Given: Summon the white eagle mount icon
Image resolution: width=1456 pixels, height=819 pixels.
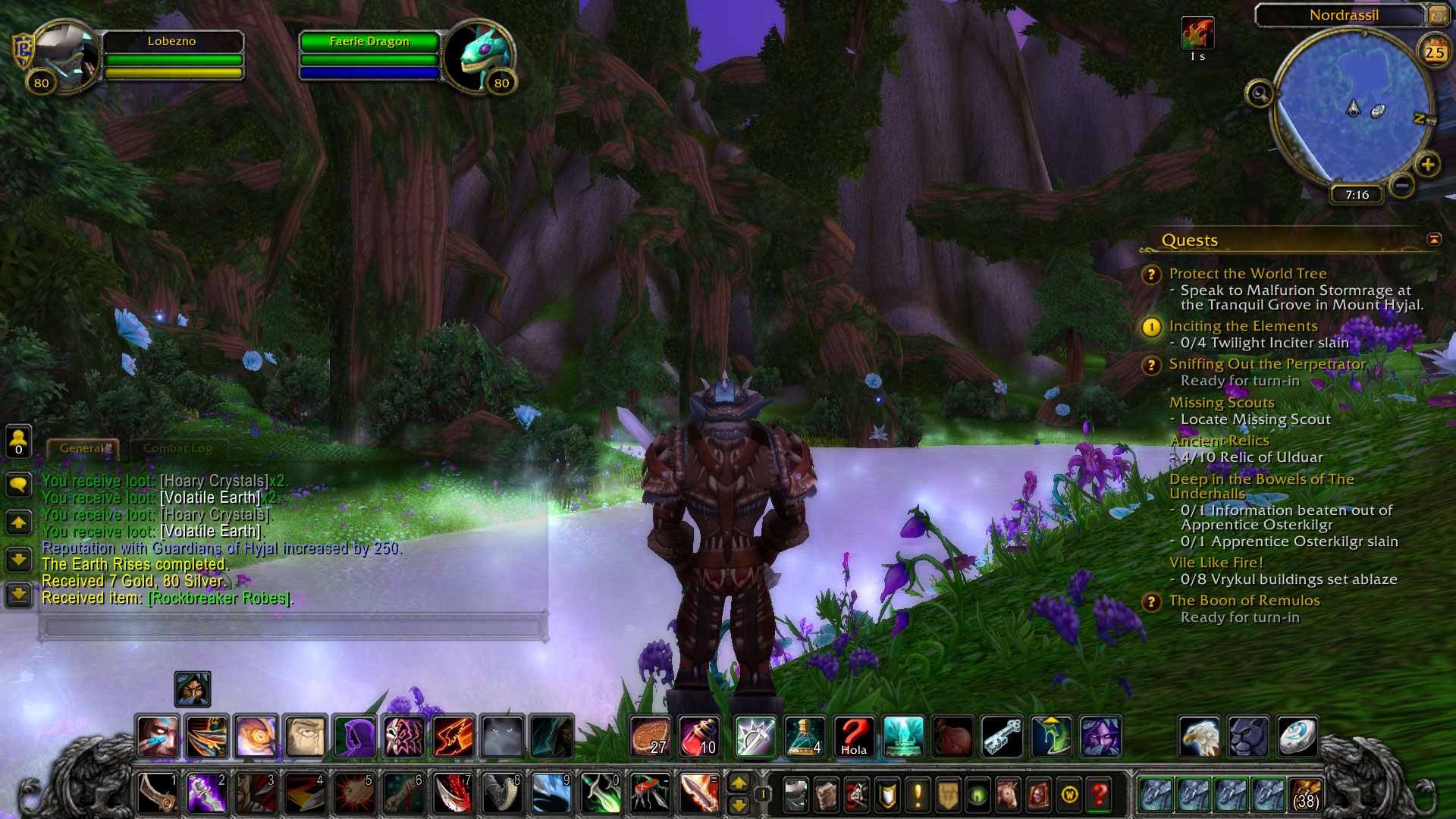Looking at the screenshot, I should (x=1199, y=736).
